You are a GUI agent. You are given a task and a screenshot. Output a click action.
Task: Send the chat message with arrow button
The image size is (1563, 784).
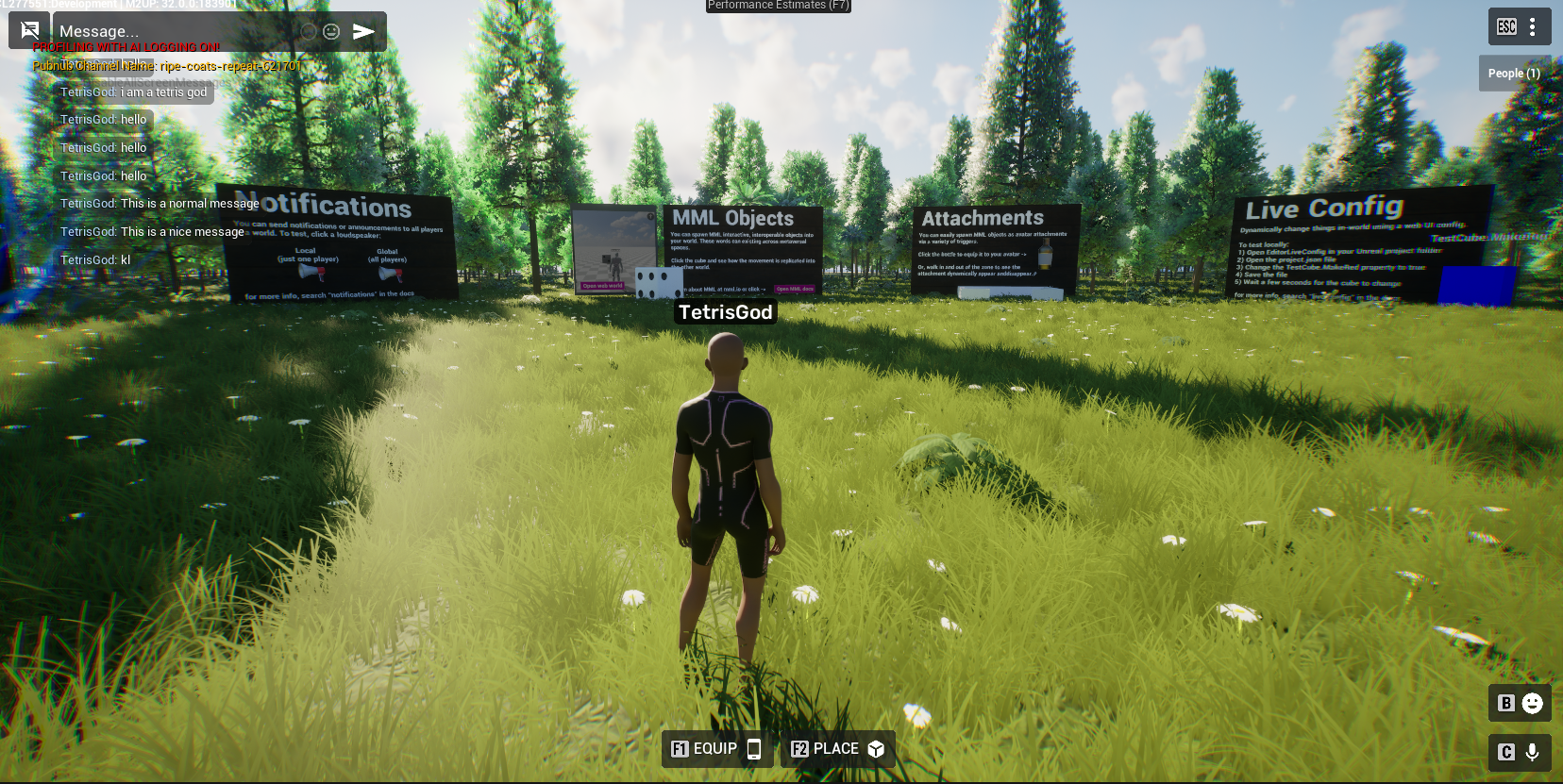363,32
